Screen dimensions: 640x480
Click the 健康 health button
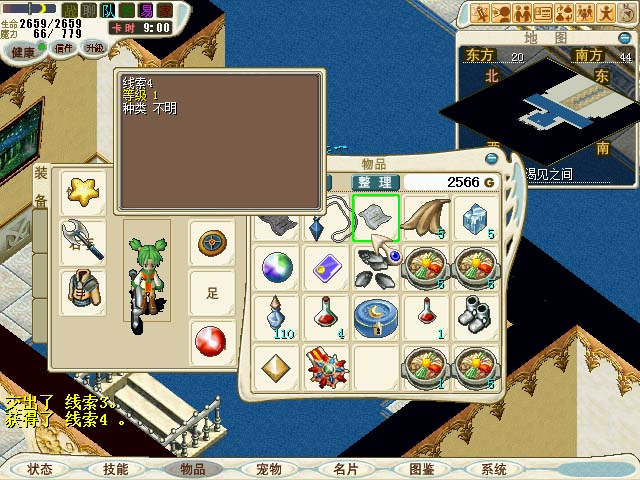pos(22,48)
